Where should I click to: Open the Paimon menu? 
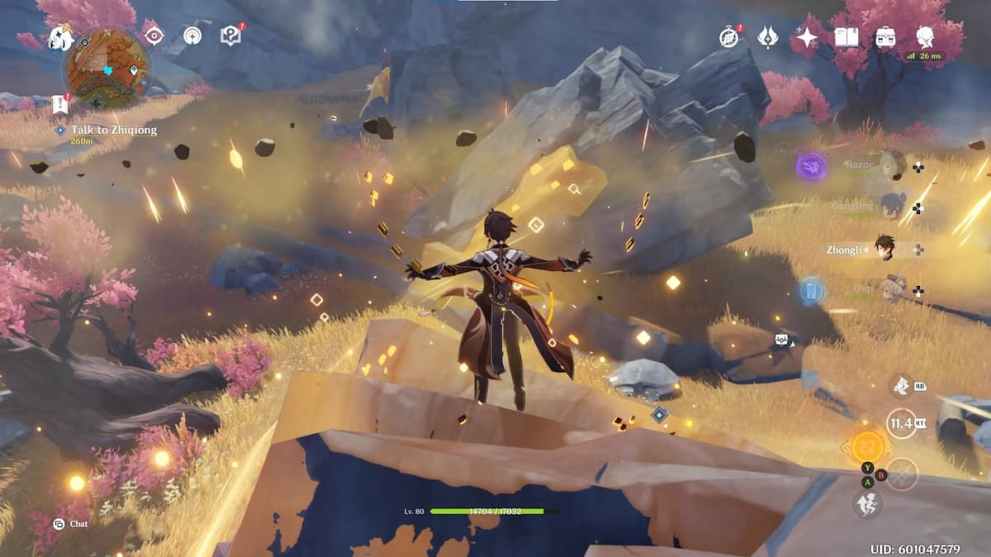pyautogui.click(x=60, y=38)
